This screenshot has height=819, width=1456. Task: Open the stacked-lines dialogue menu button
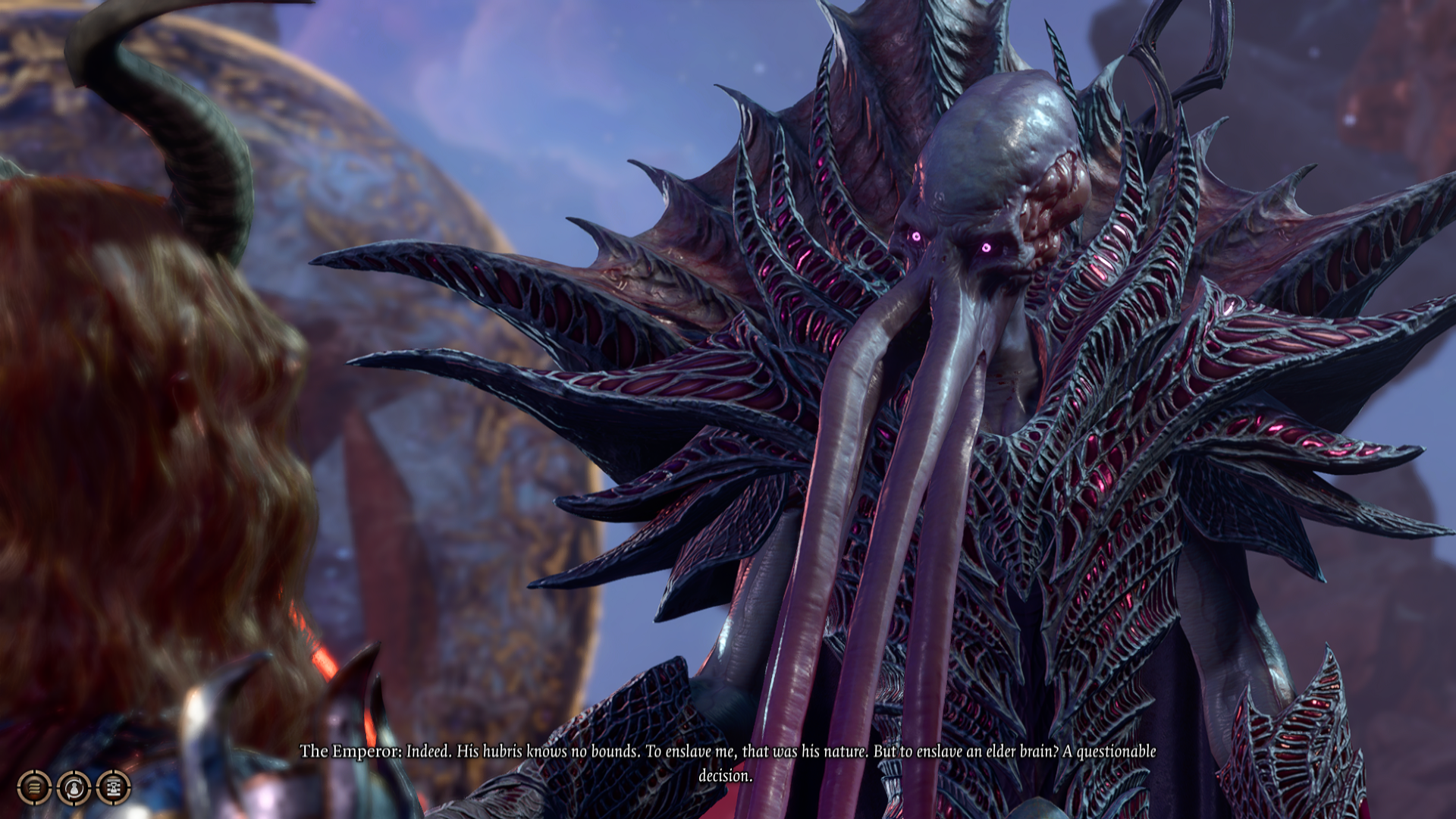[x=34, y=787]
